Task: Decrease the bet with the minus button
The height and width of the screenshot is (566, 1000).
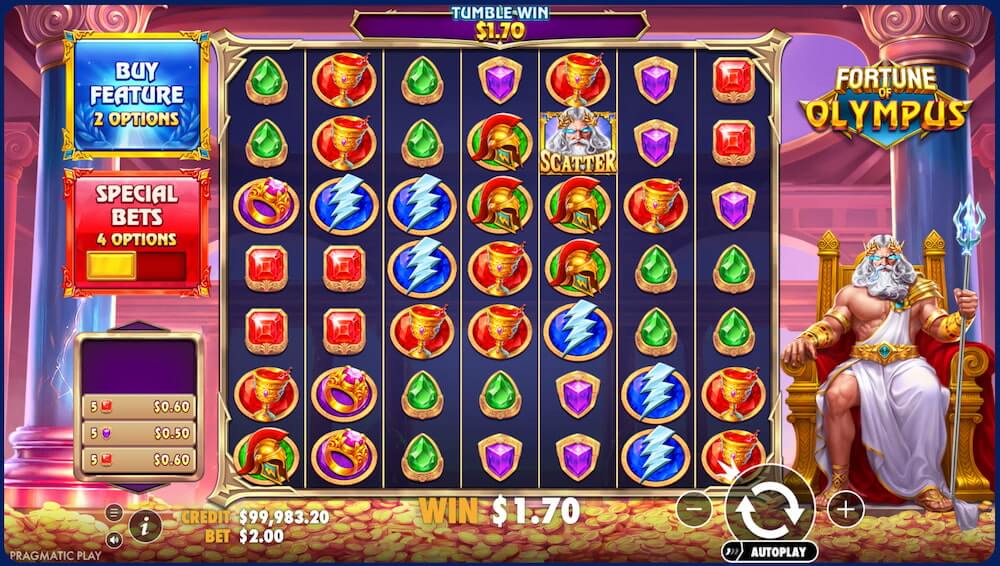Action: (x=694, y=509)
